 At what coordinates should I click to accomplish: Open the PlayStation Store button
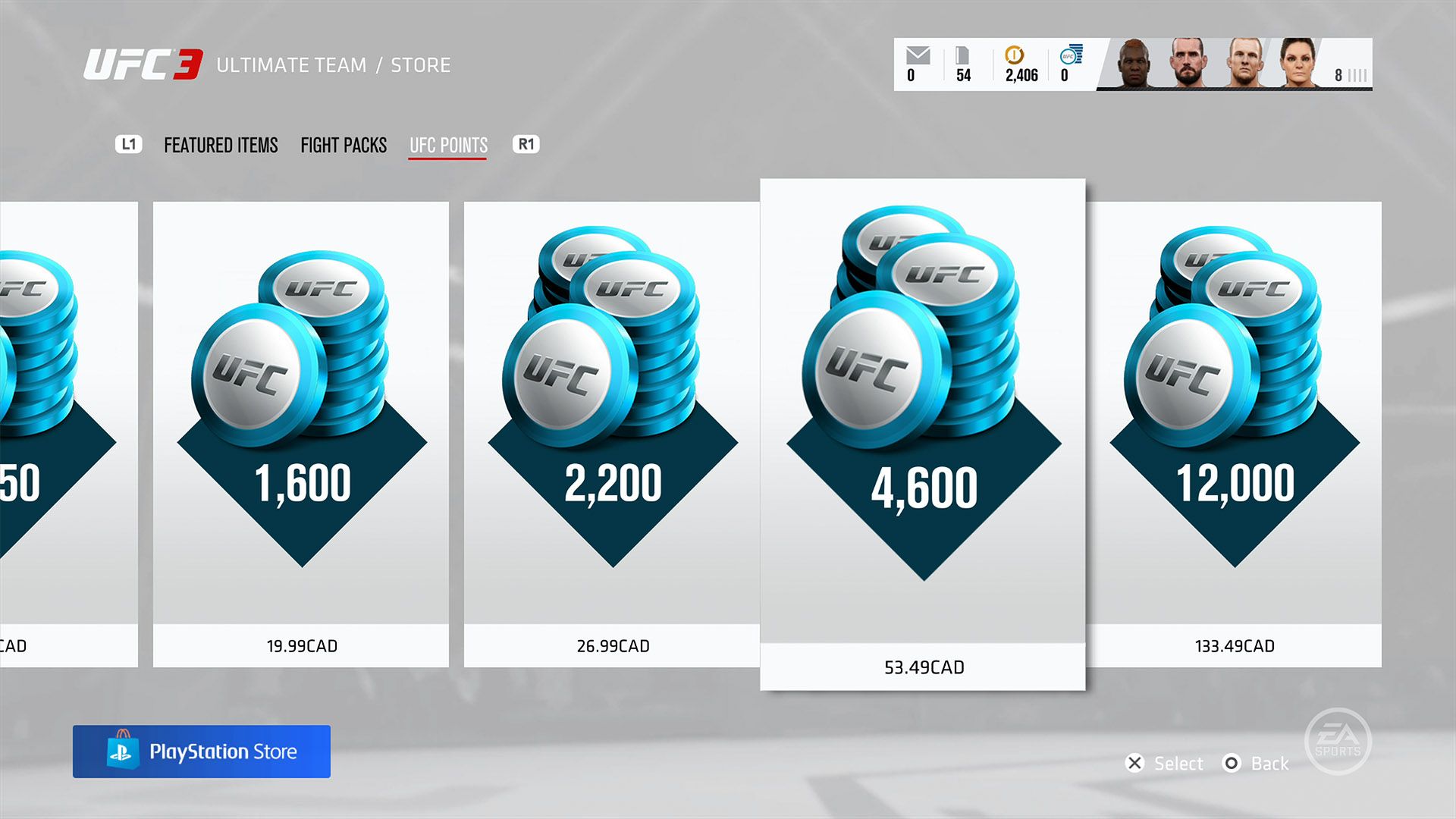click(202, 752)
